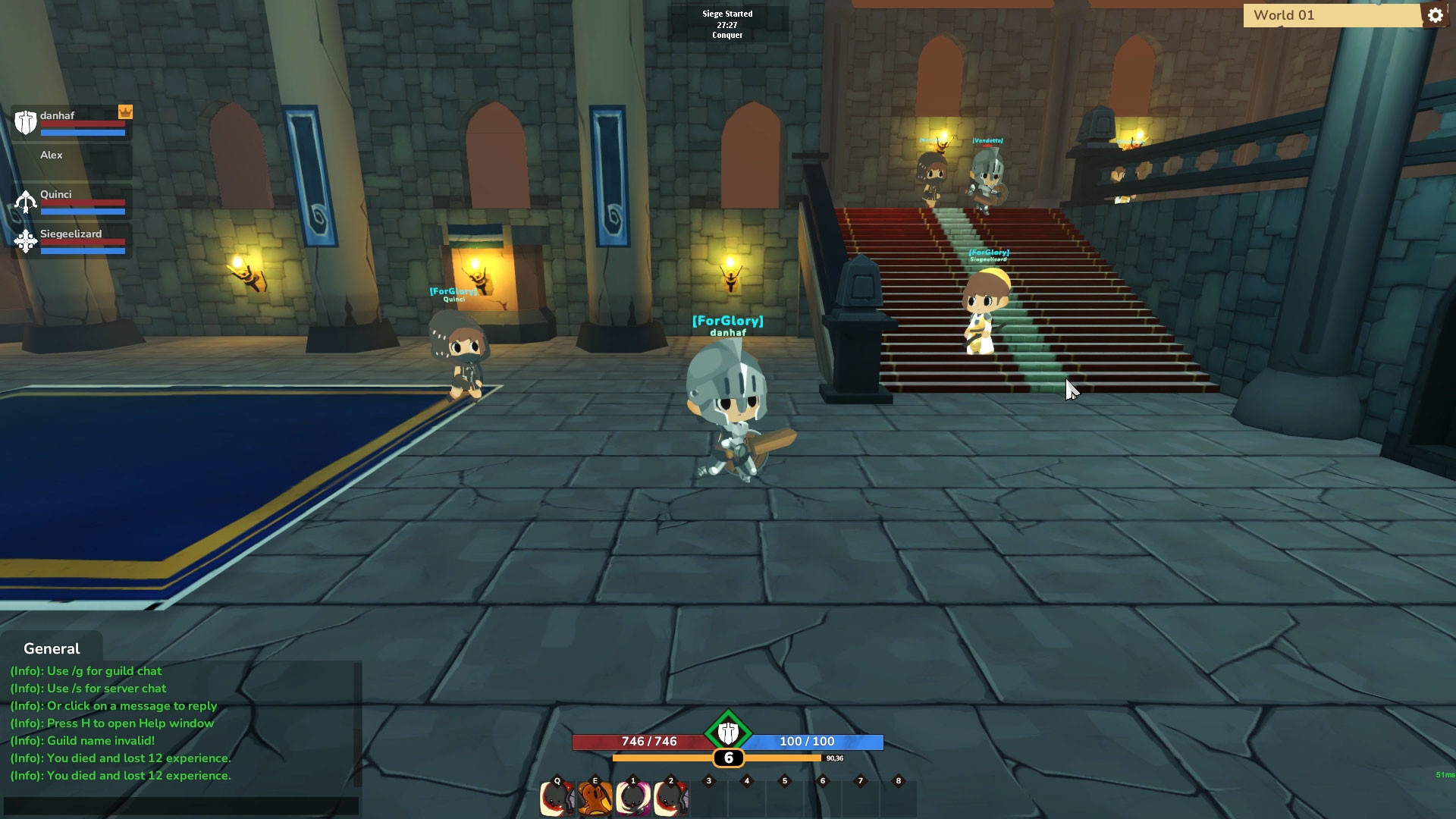
Task: Select Alex in the party list
Action: pos(51,155)
